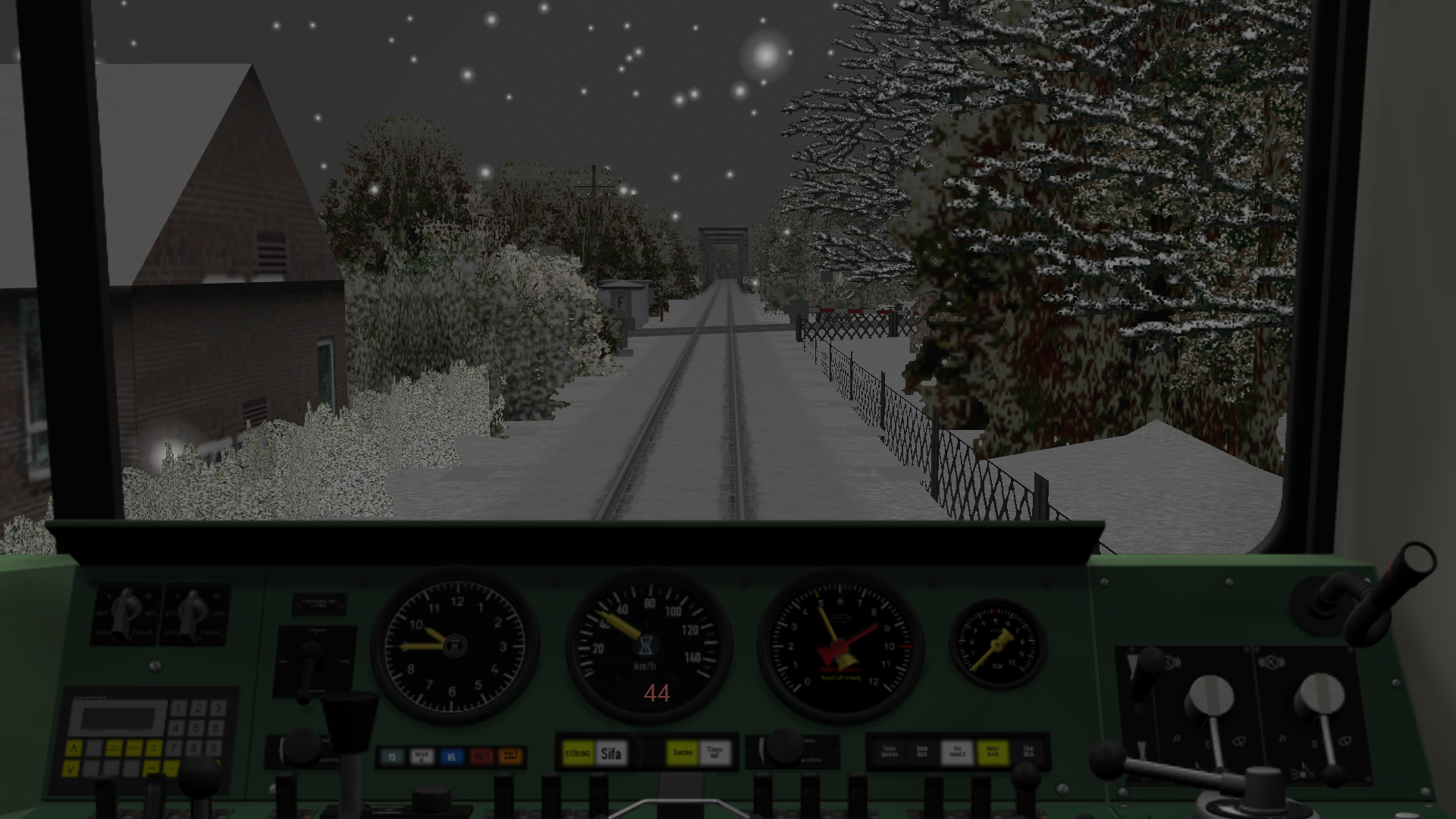Click keypad digit 3
The height and width of the screenshot is (819, 1456).
tap(216, 709)
